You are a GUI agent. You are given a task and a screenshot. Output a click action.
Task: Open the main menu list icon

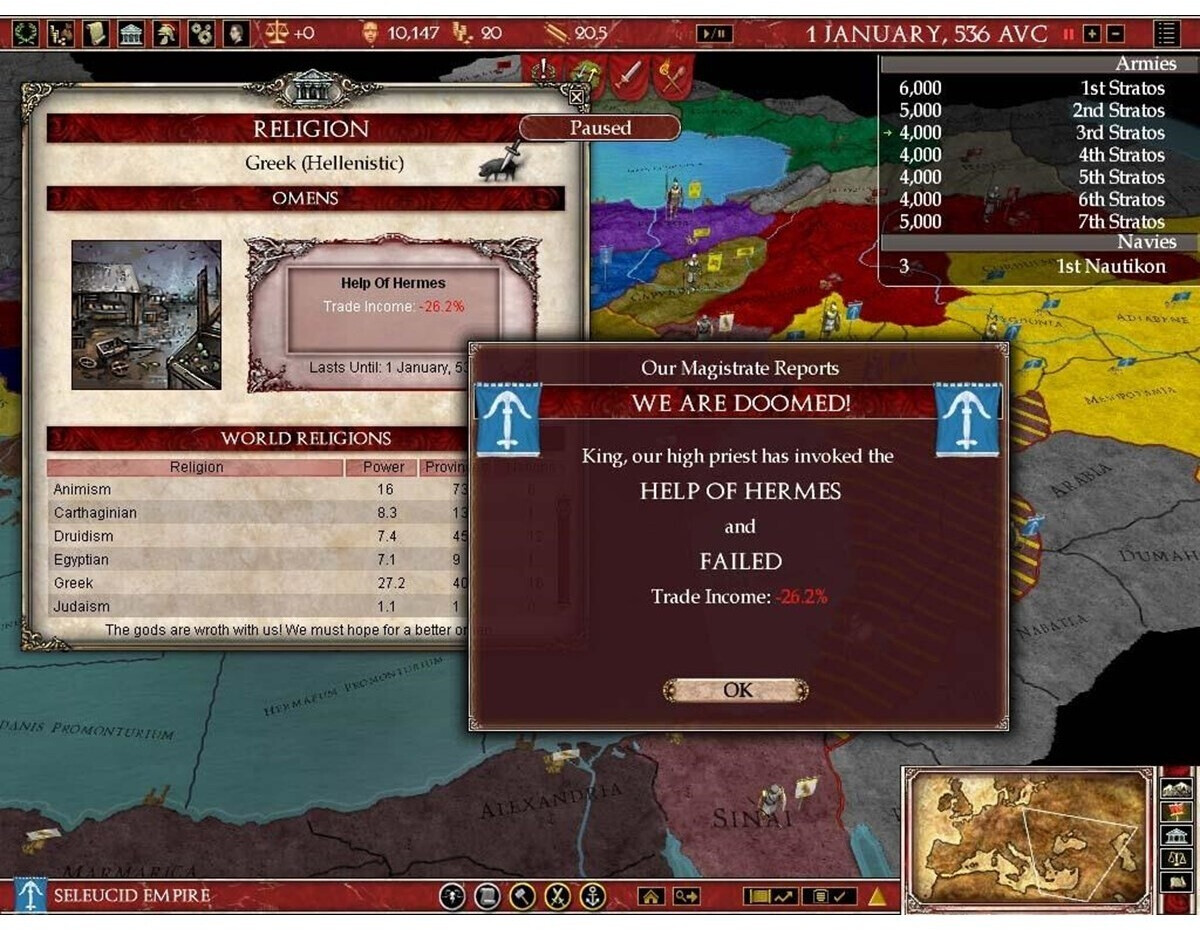pyautogui.click(x=1166, y=33)
